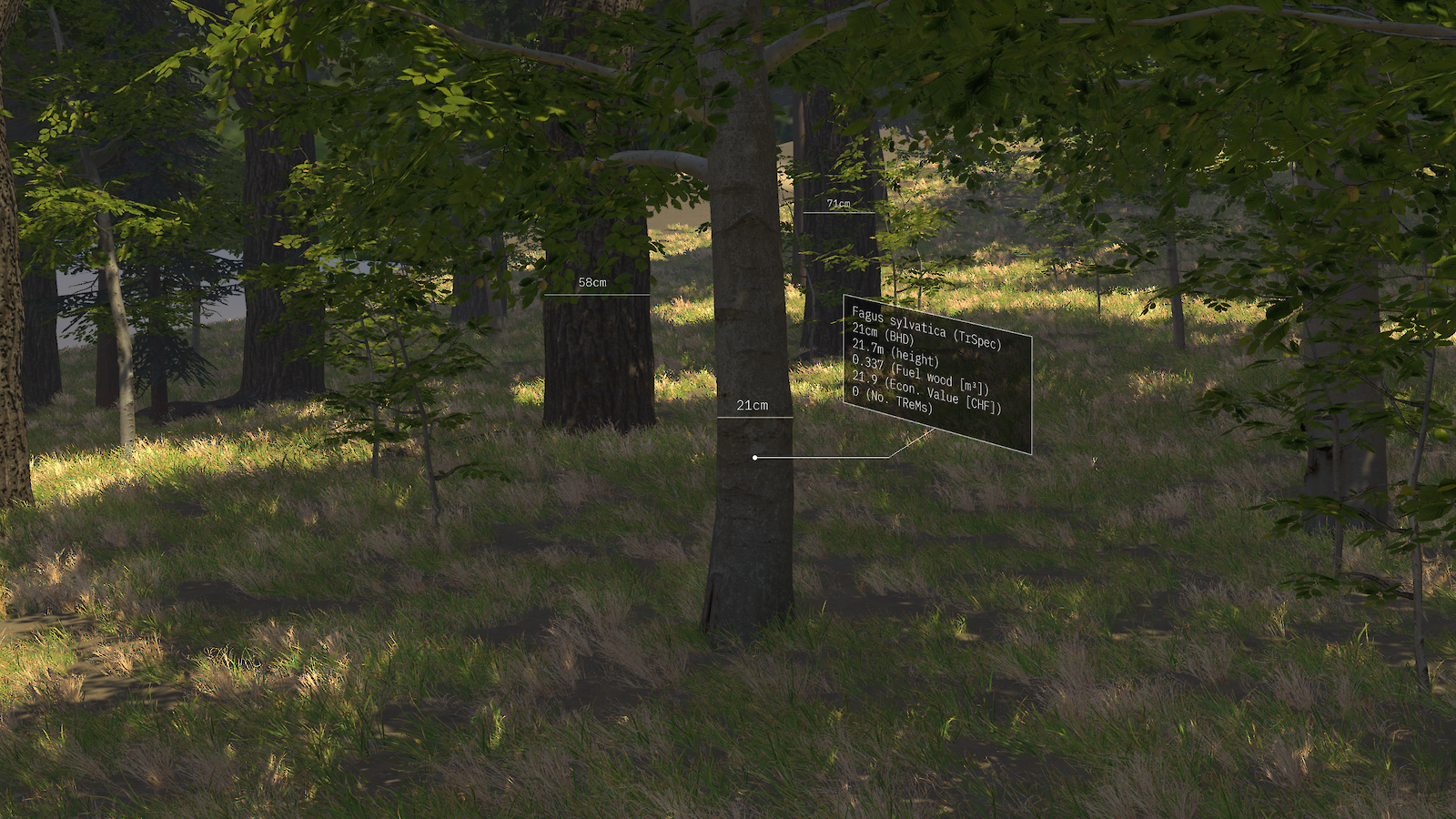1456x819 pixels.
Task: Select the 58cm diameter label
Action: (x=591, y=283)
